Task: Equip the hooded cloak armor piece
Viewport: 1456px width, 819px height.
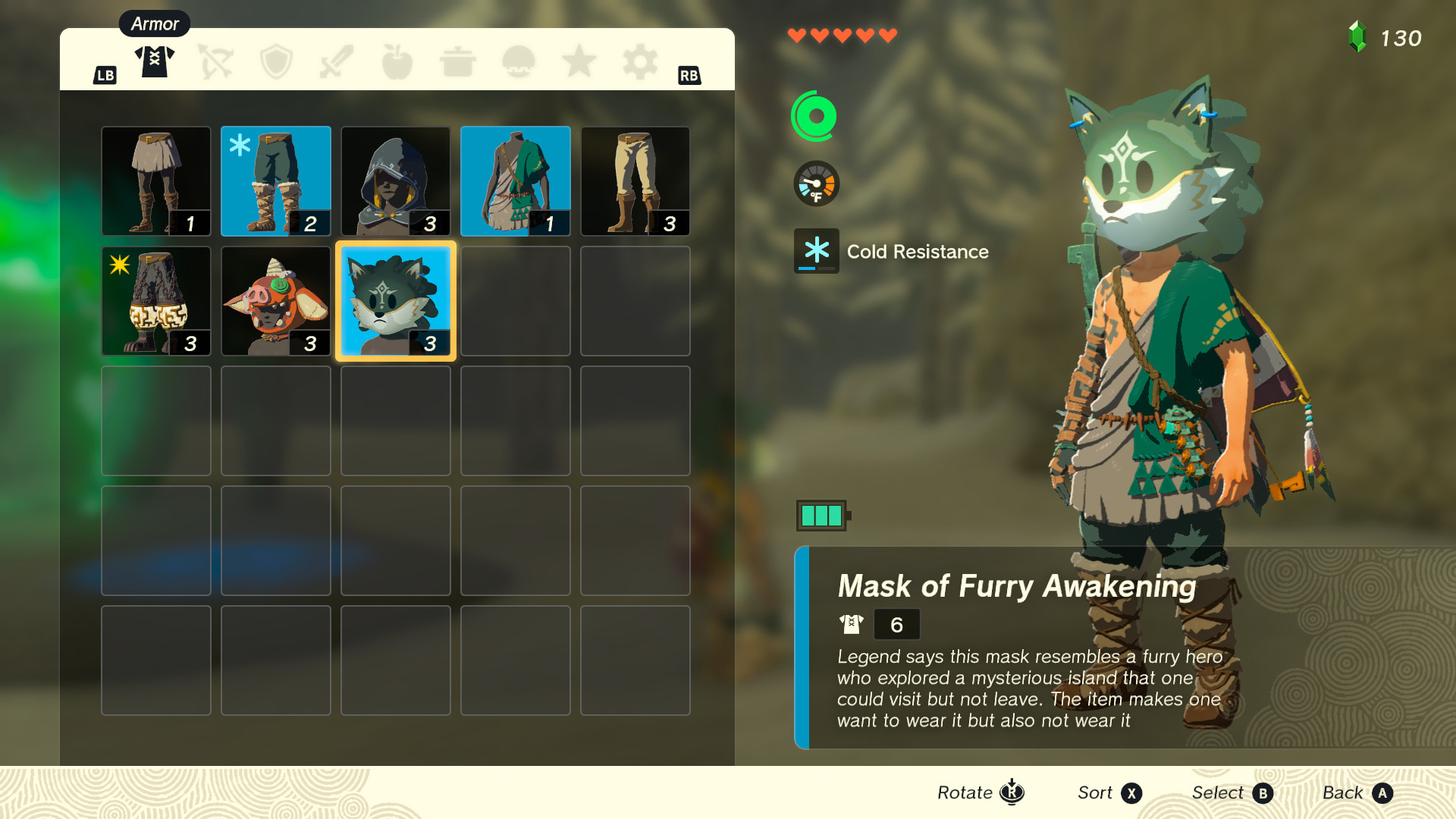Action: point(395,180)
